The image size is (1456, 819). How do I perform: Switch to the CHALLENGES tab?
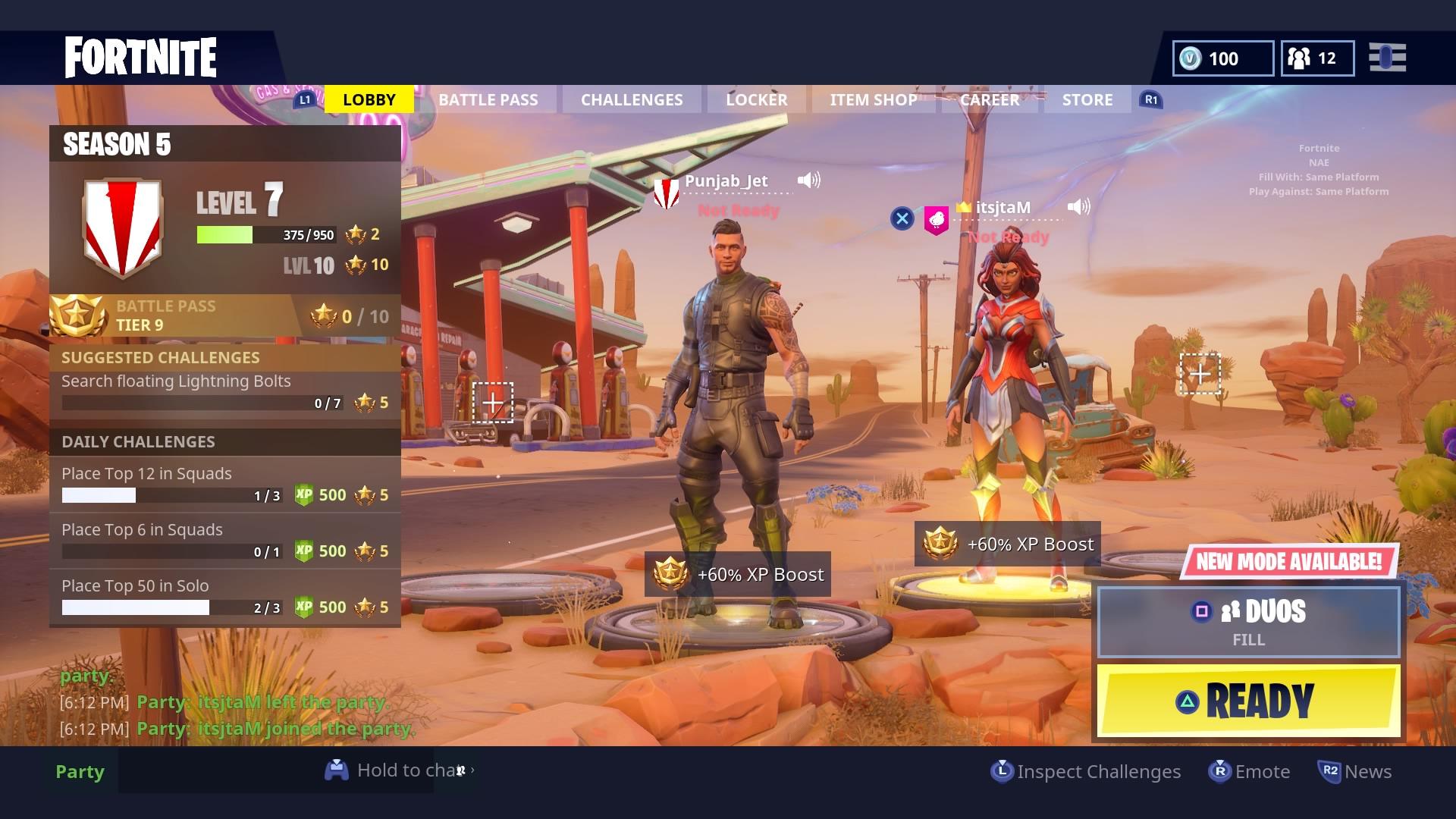631,99
